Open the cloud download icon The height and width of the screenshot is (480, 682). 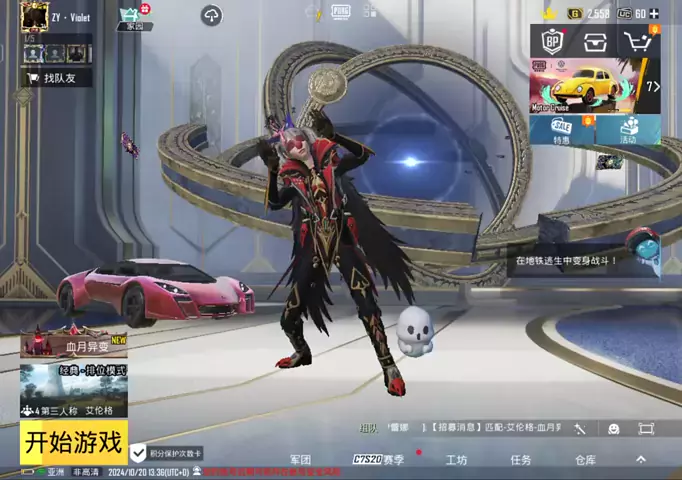pyautogui.click(x=212, y=15)
